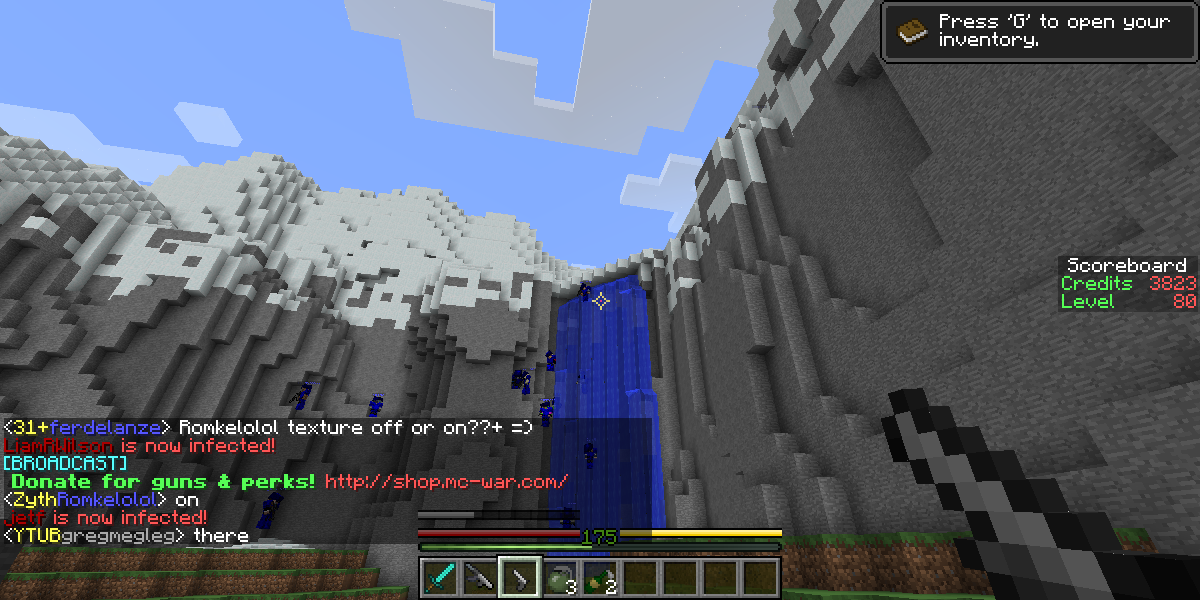
Task: Select the diamond sword hotbar slot
Action: click(x=440, y=577)
